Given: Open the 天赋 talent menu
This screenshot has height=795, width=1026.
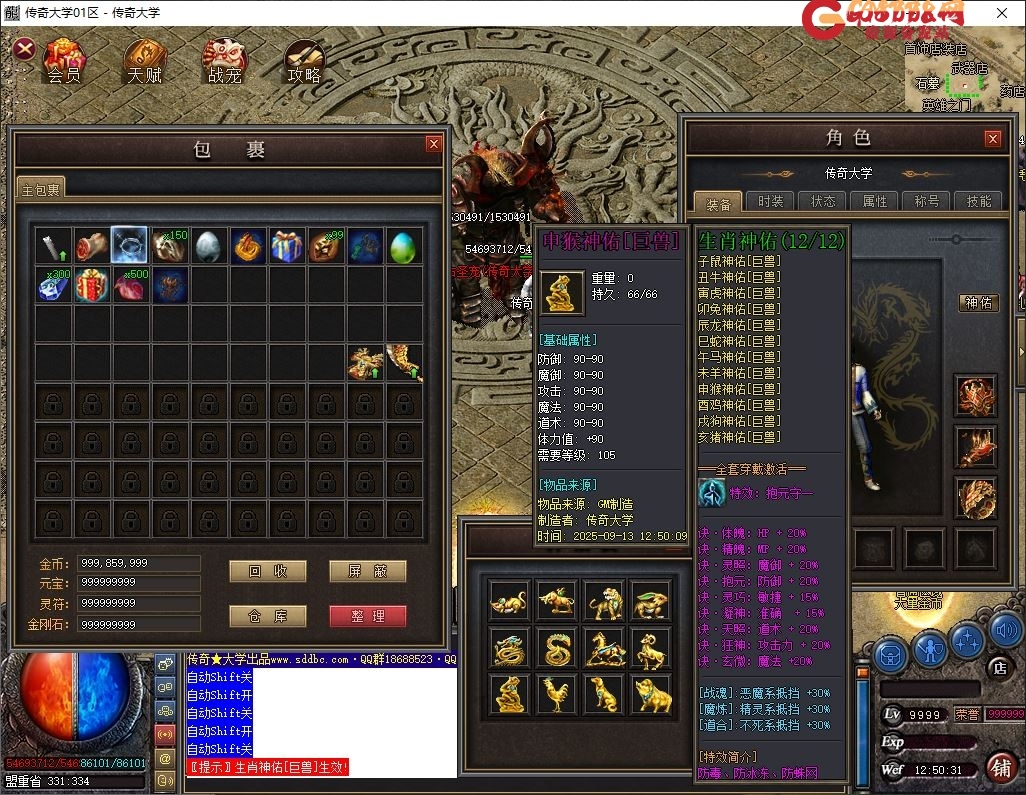Looking at the screenshot, I should [x=144, y=61].
